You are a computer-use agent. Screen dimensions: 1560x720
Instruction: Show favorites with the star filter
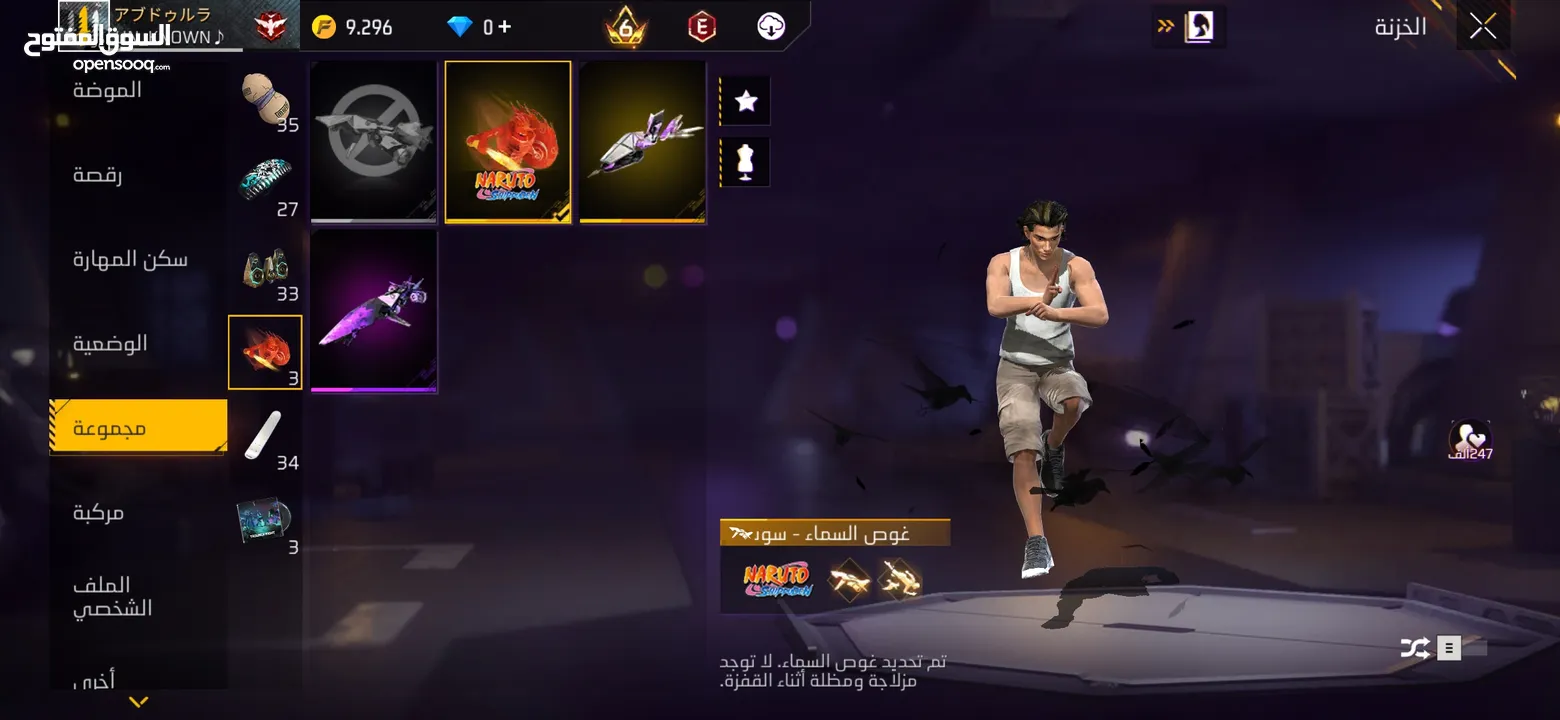tap(745, 101)
